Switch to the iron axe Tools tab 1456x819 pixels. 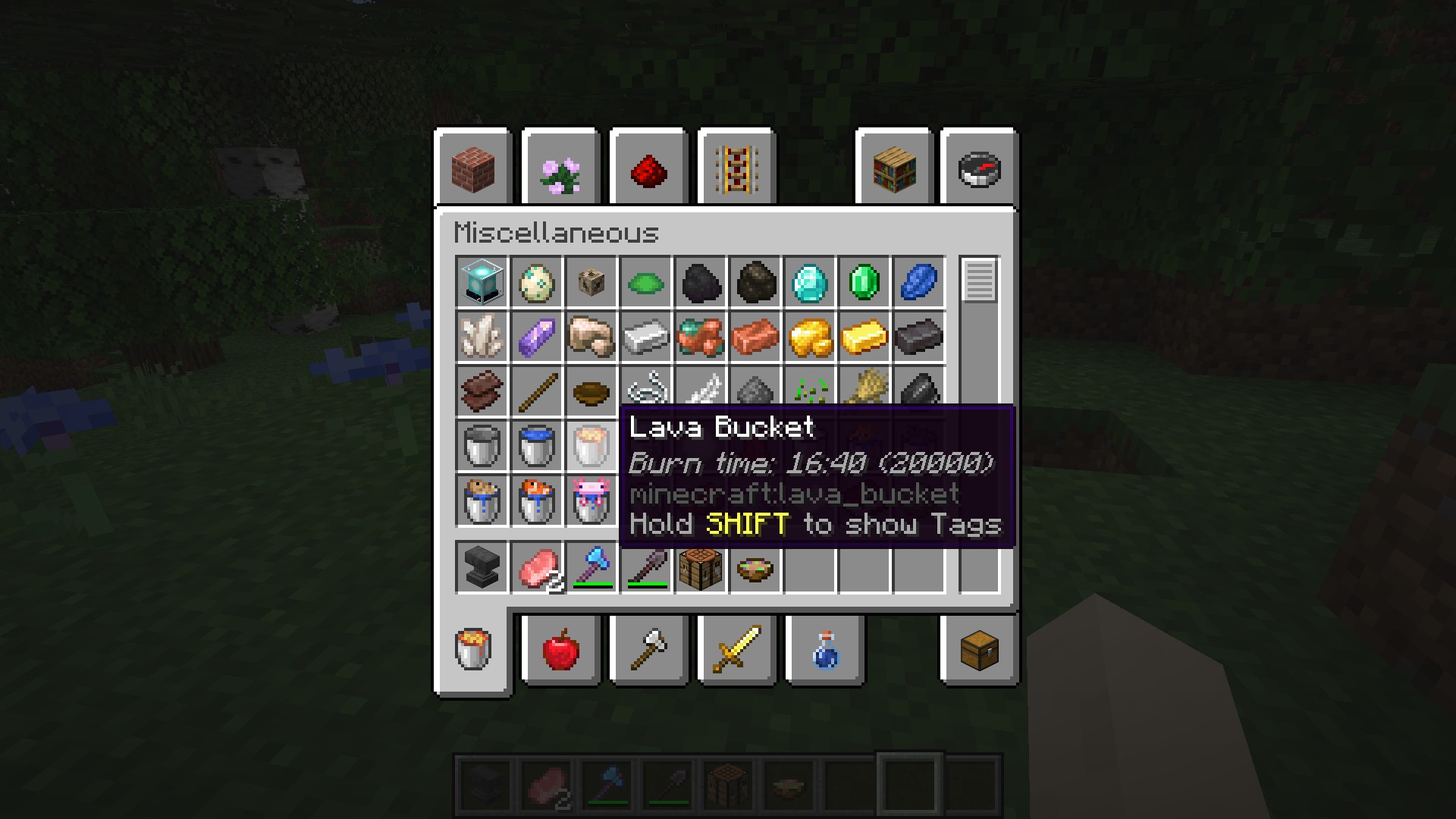(x=648, y=650)
